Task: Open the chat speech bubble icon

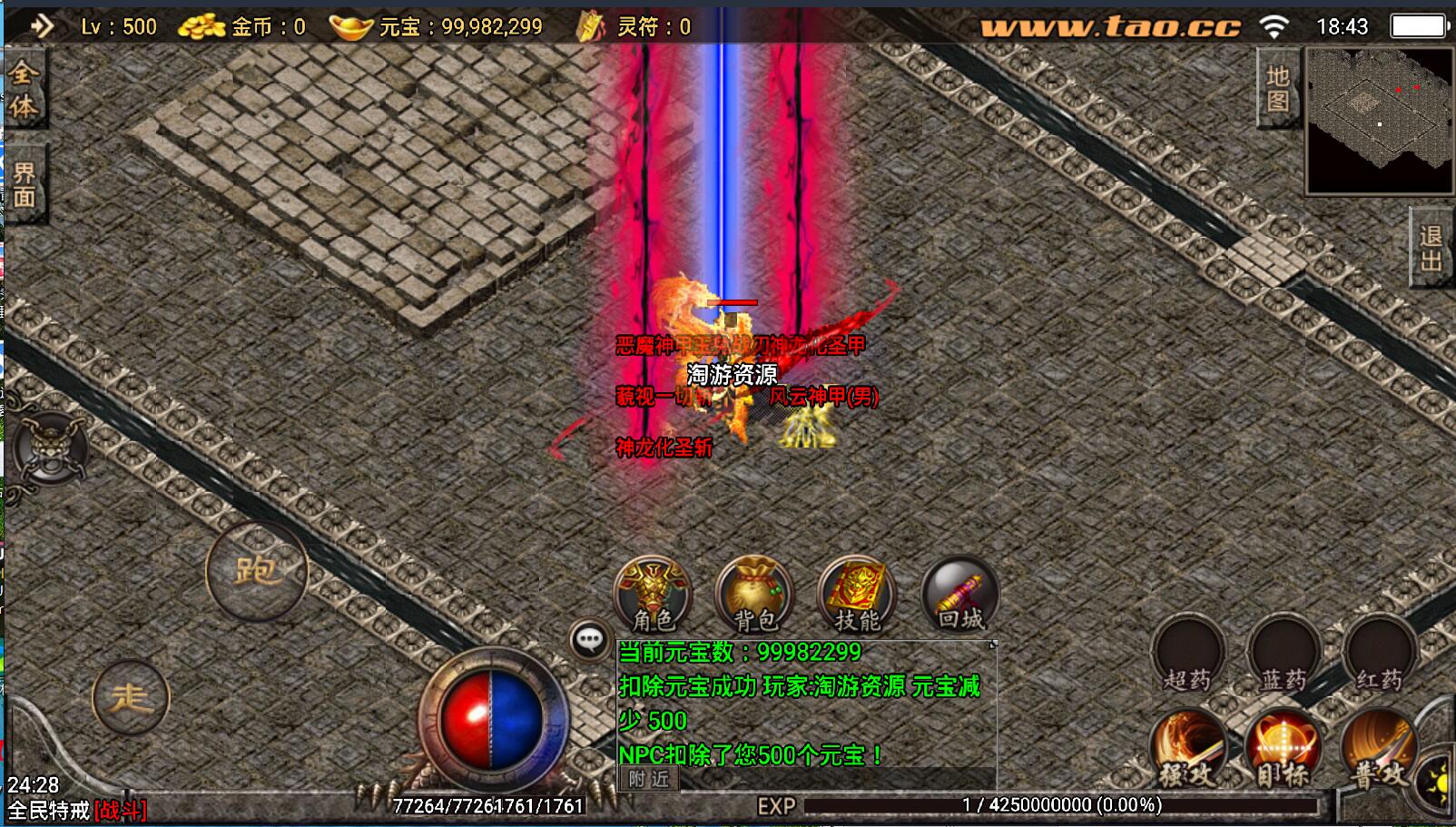Action: pyautogui.click(x=589, y=640)
